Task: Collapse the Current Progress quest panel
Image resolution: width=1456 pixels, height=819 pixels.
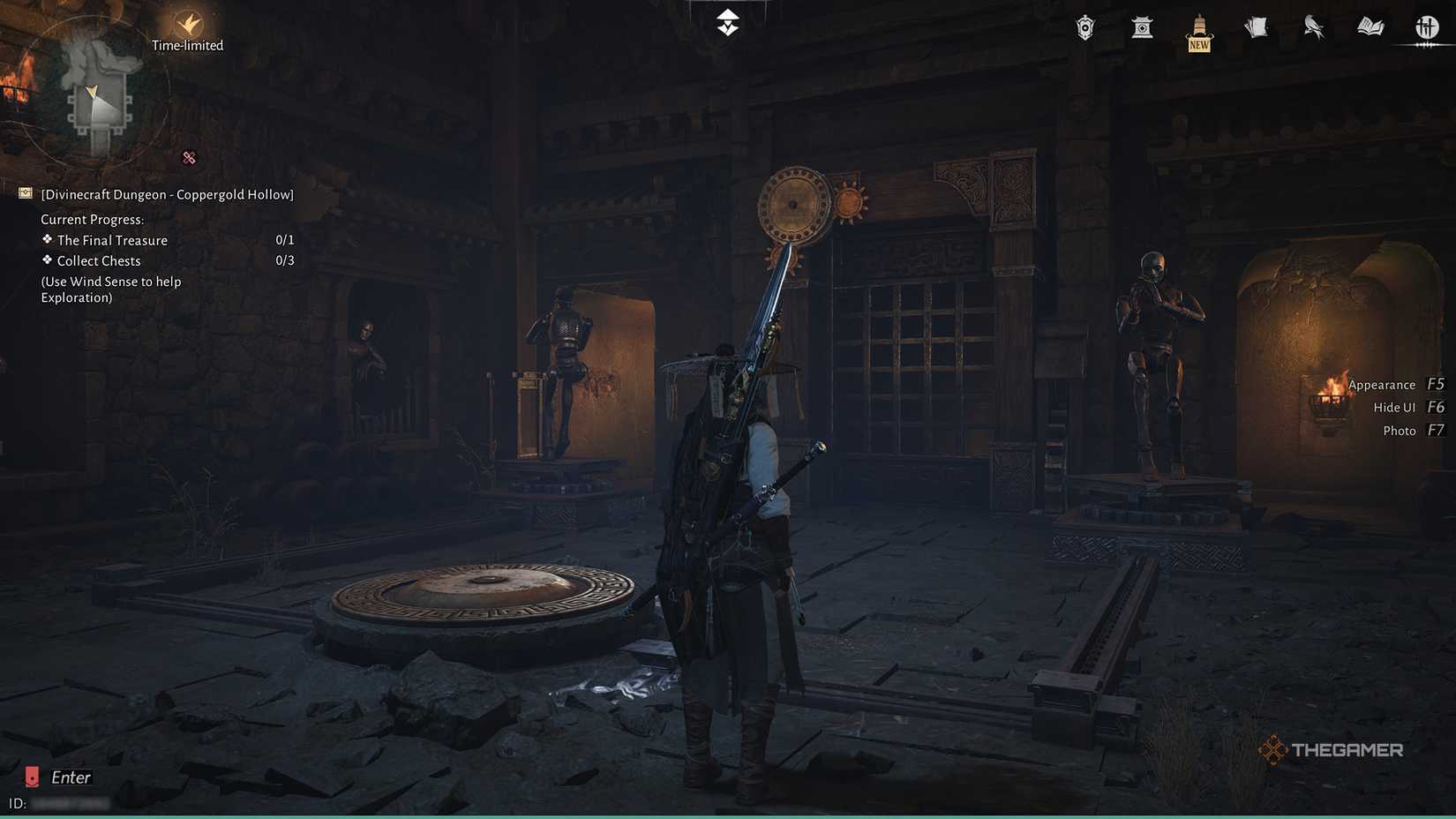Action: pyautogui.click(x=94, y=218)
